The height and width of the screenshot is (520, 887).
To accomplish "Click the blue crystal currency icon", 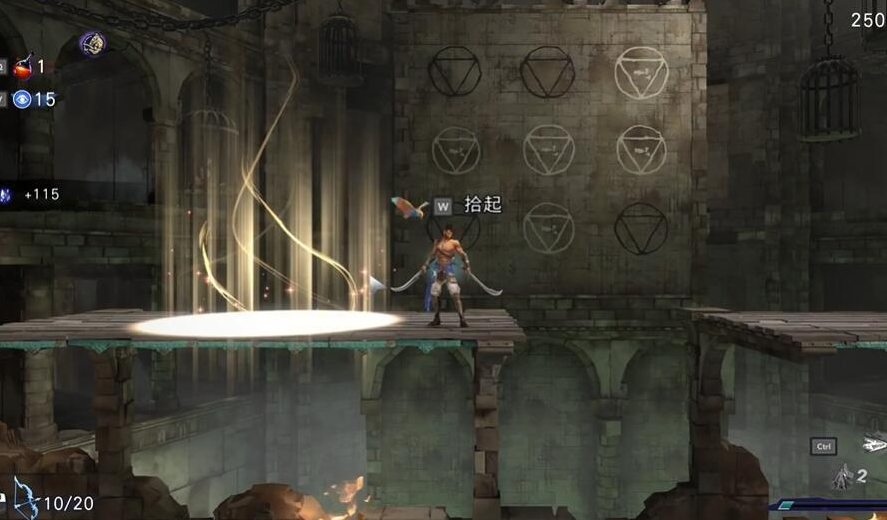I will (x=6, y=195).
